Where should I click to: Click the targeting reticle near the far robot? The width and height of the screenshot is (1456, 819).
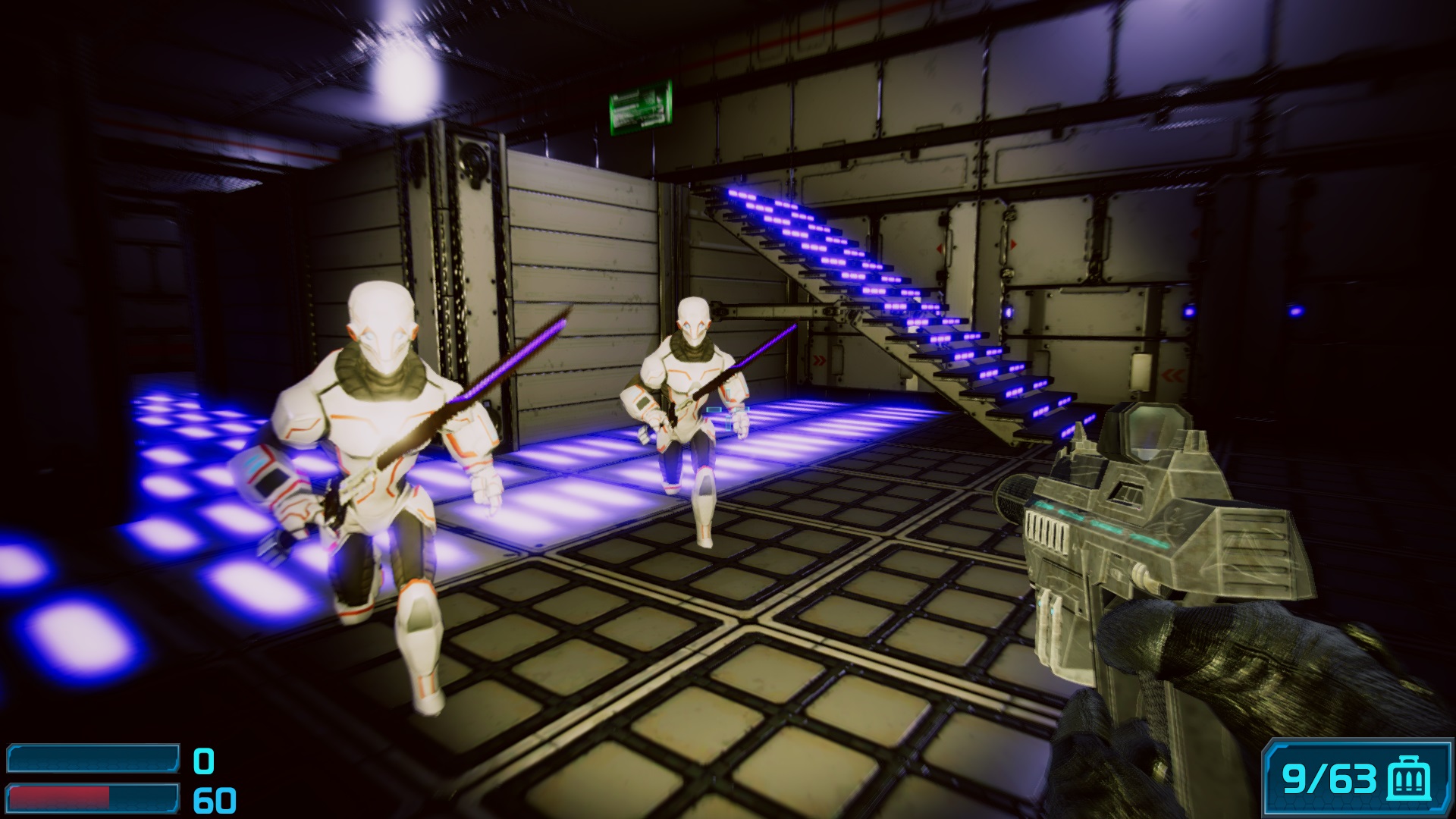[730, 408]
